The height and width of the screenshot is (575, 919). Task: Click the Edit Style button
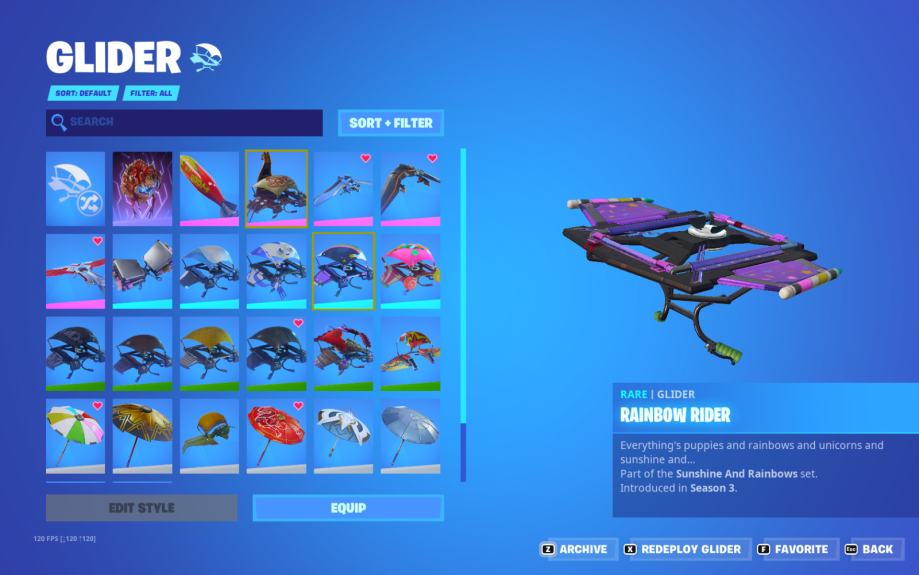pos(141,508)
